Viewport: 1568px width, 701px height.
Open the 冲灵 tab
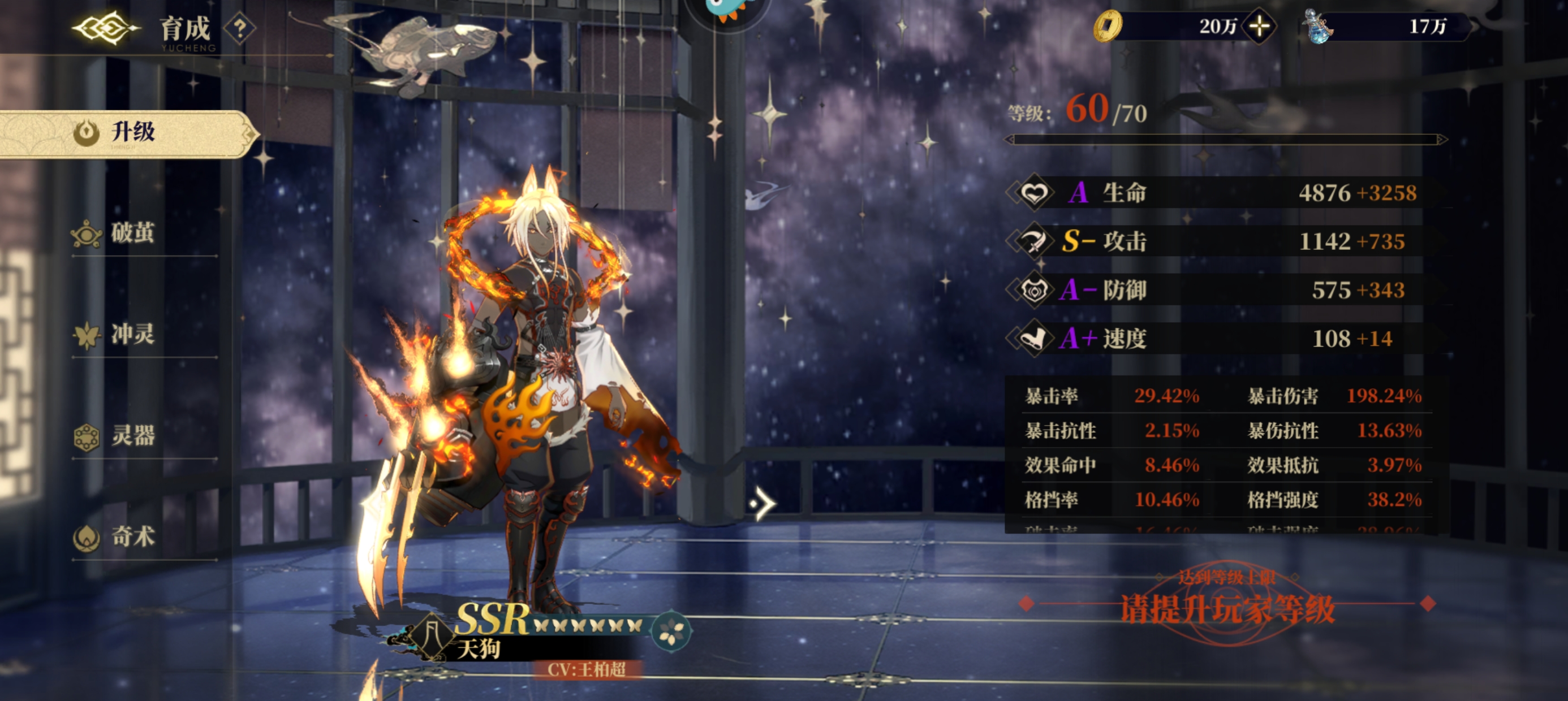pyautogui.click(x=132, y=335)
